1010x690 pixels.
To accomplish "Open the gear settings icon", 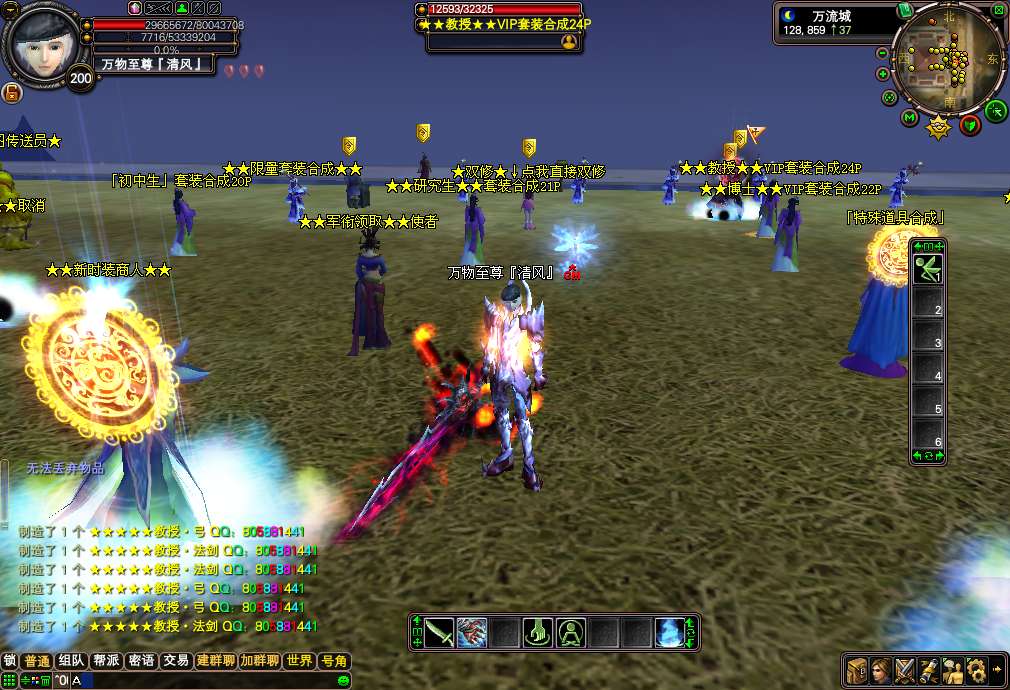I will tap(975, 669).
